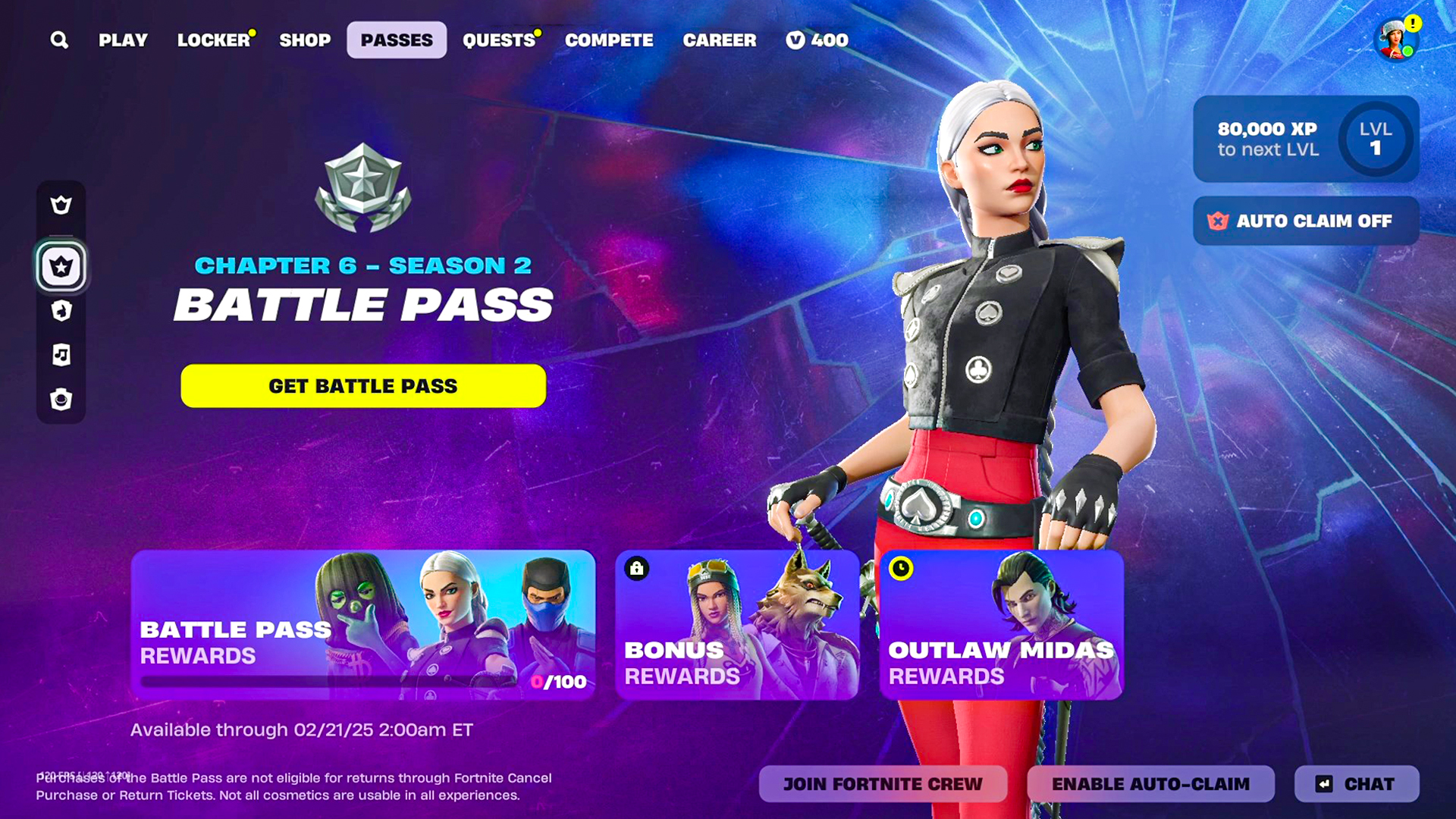
Task: Click the 0/100 Battle Pass progress bar
Action: 362,682
